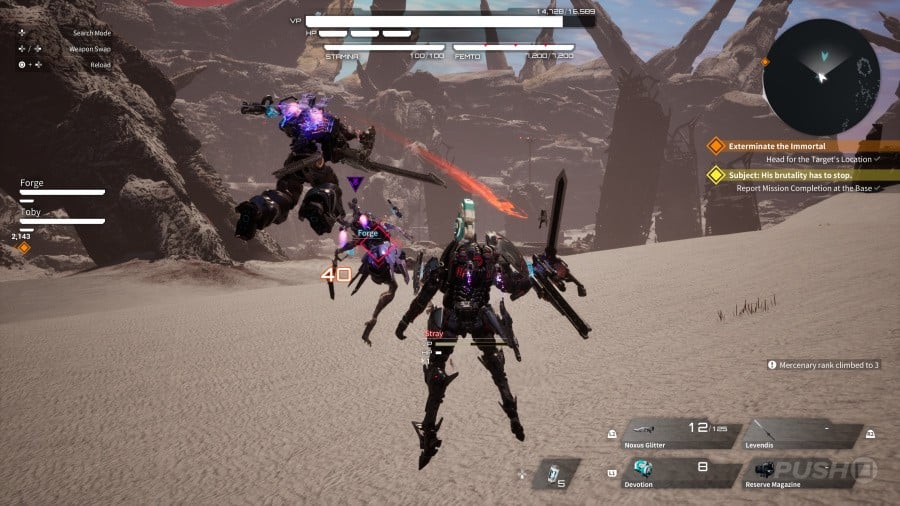Open the Mercenary rank climbed notification
900x506 pixels.
[823, 365]
